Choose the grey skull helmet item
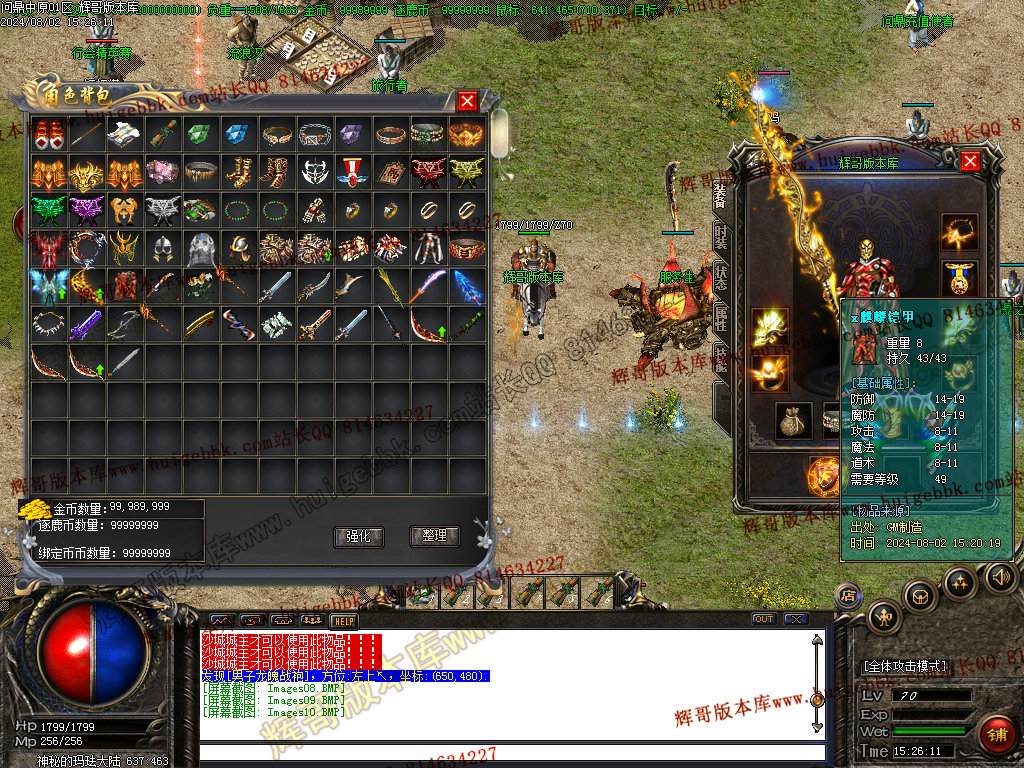 [199, 248]
